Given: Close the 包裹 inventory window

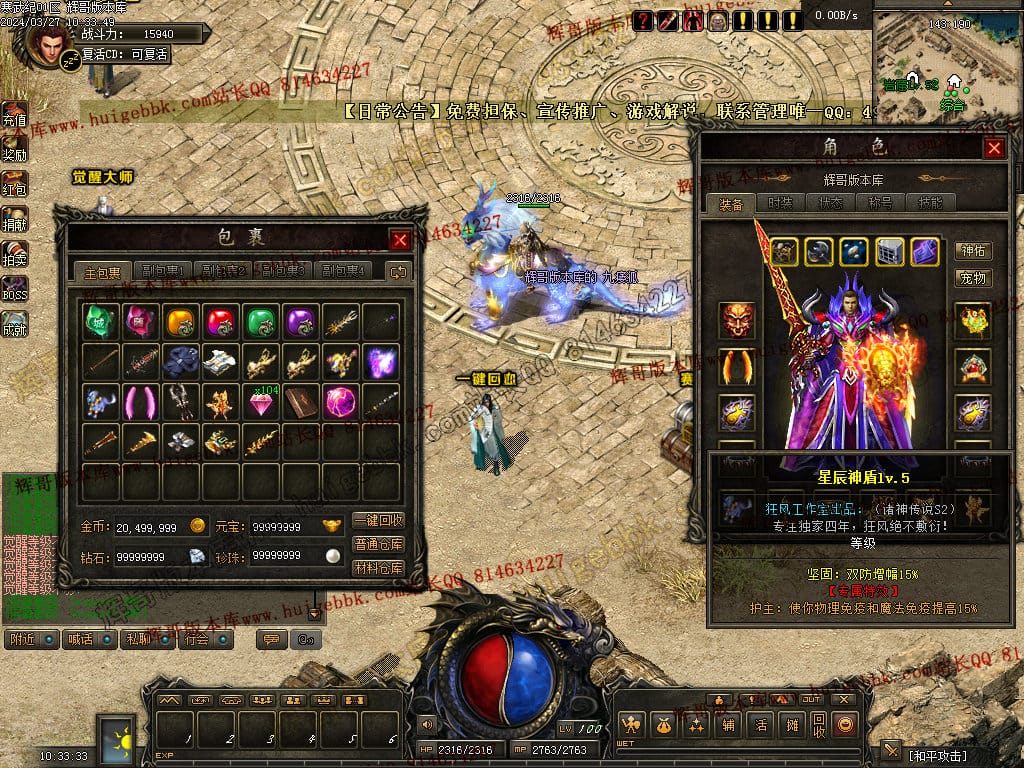Looking at the screenshot, I should click(400, 240).
